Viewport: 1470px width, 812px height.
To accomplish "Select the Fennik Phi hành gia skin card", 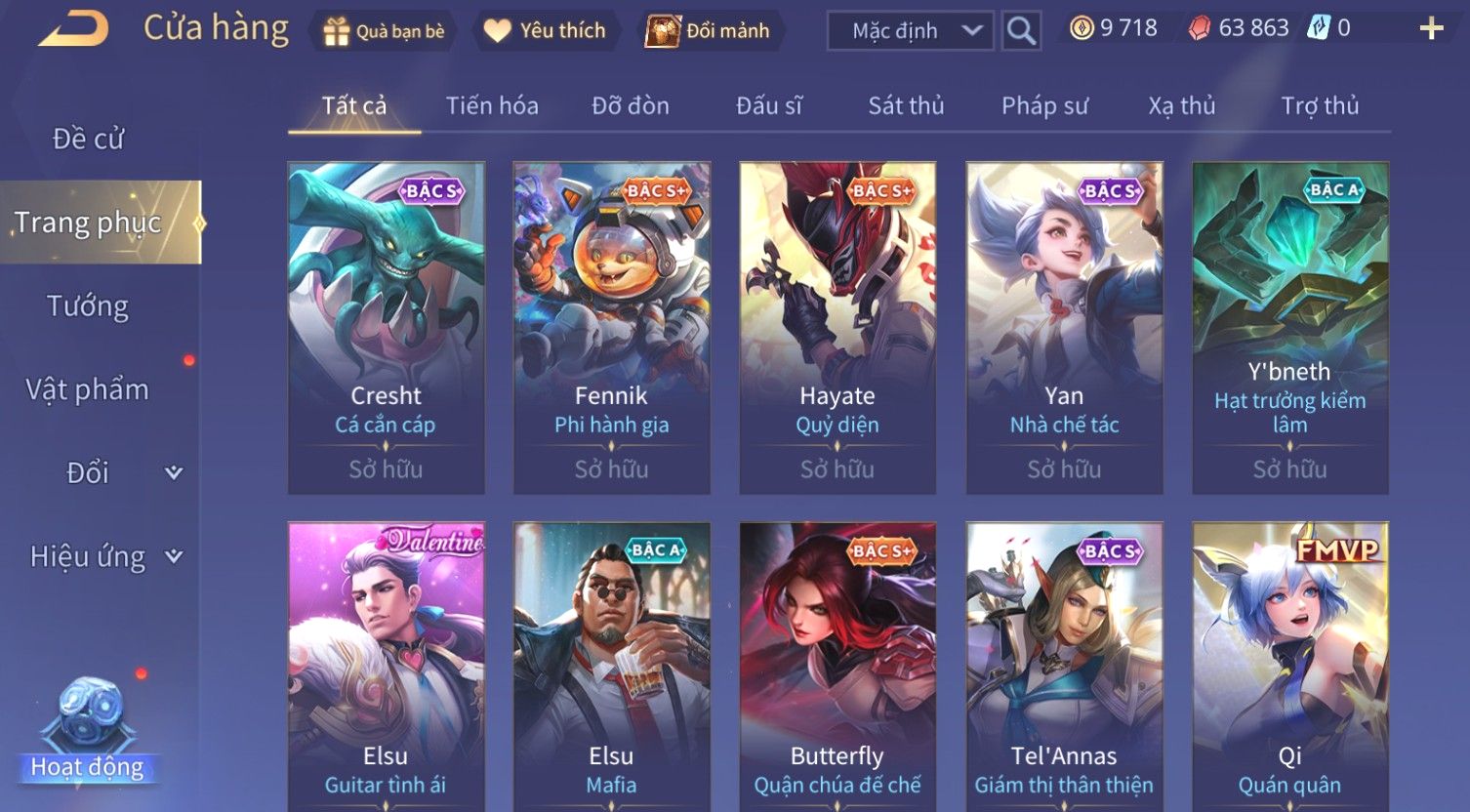I will 612,327.
